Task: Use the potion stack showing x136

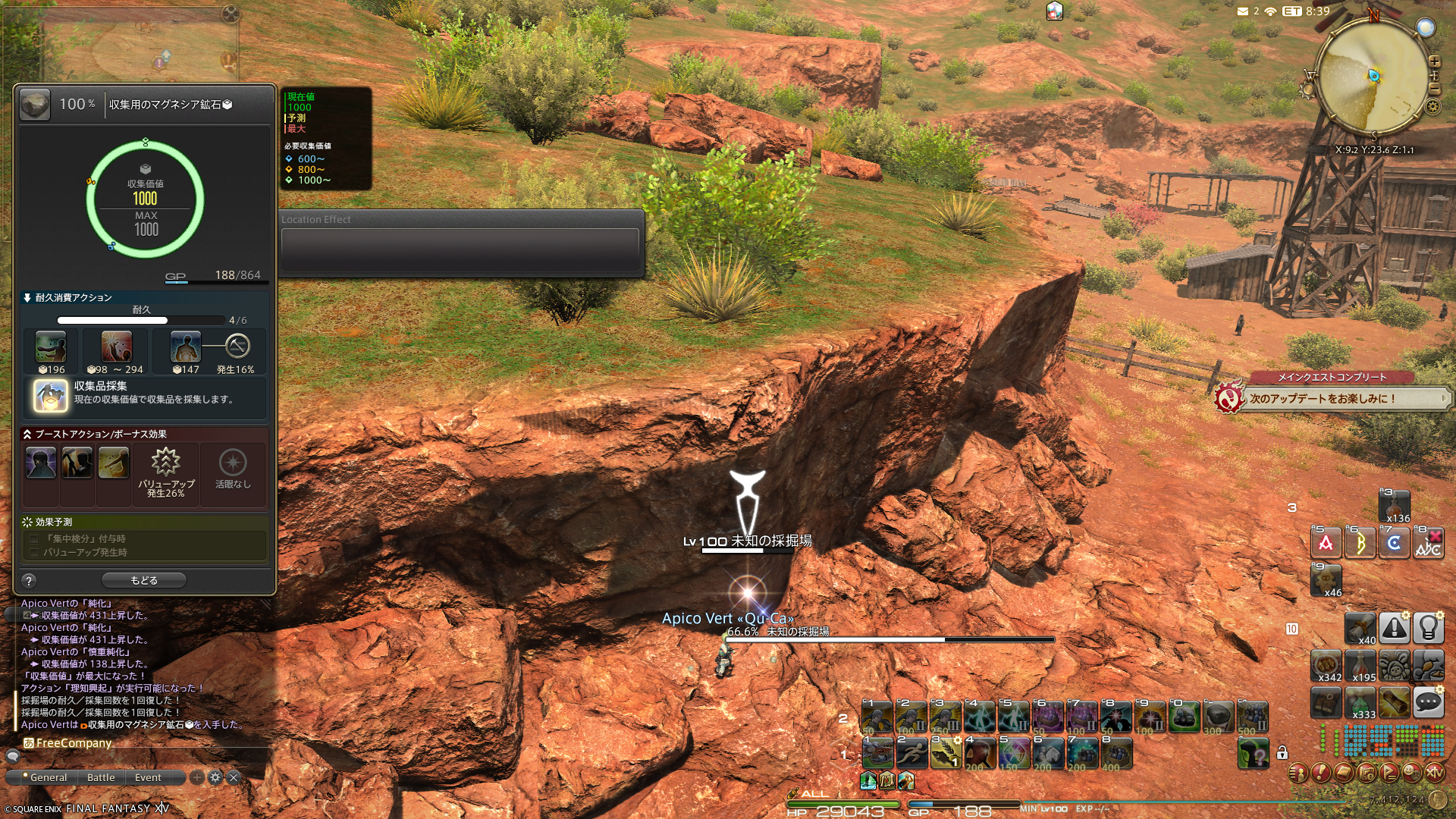Action: click(1394, 506)
